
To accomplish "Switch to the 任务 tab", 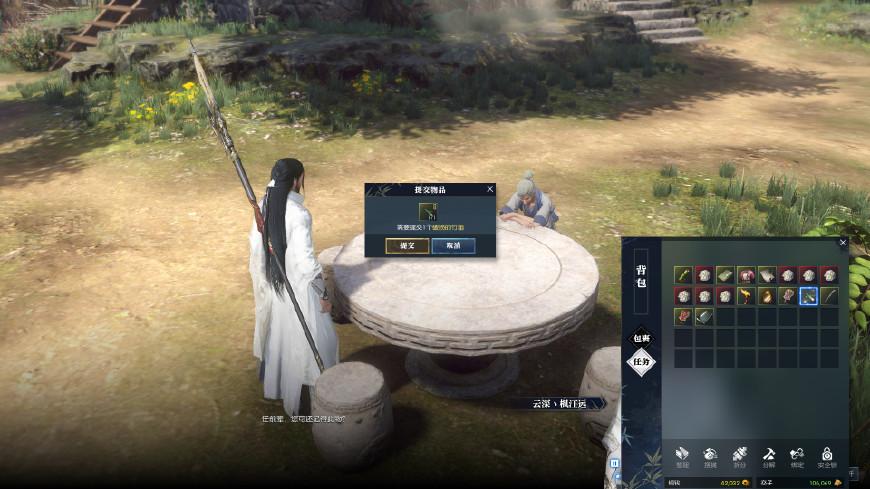I will click(x=640, y=362).
